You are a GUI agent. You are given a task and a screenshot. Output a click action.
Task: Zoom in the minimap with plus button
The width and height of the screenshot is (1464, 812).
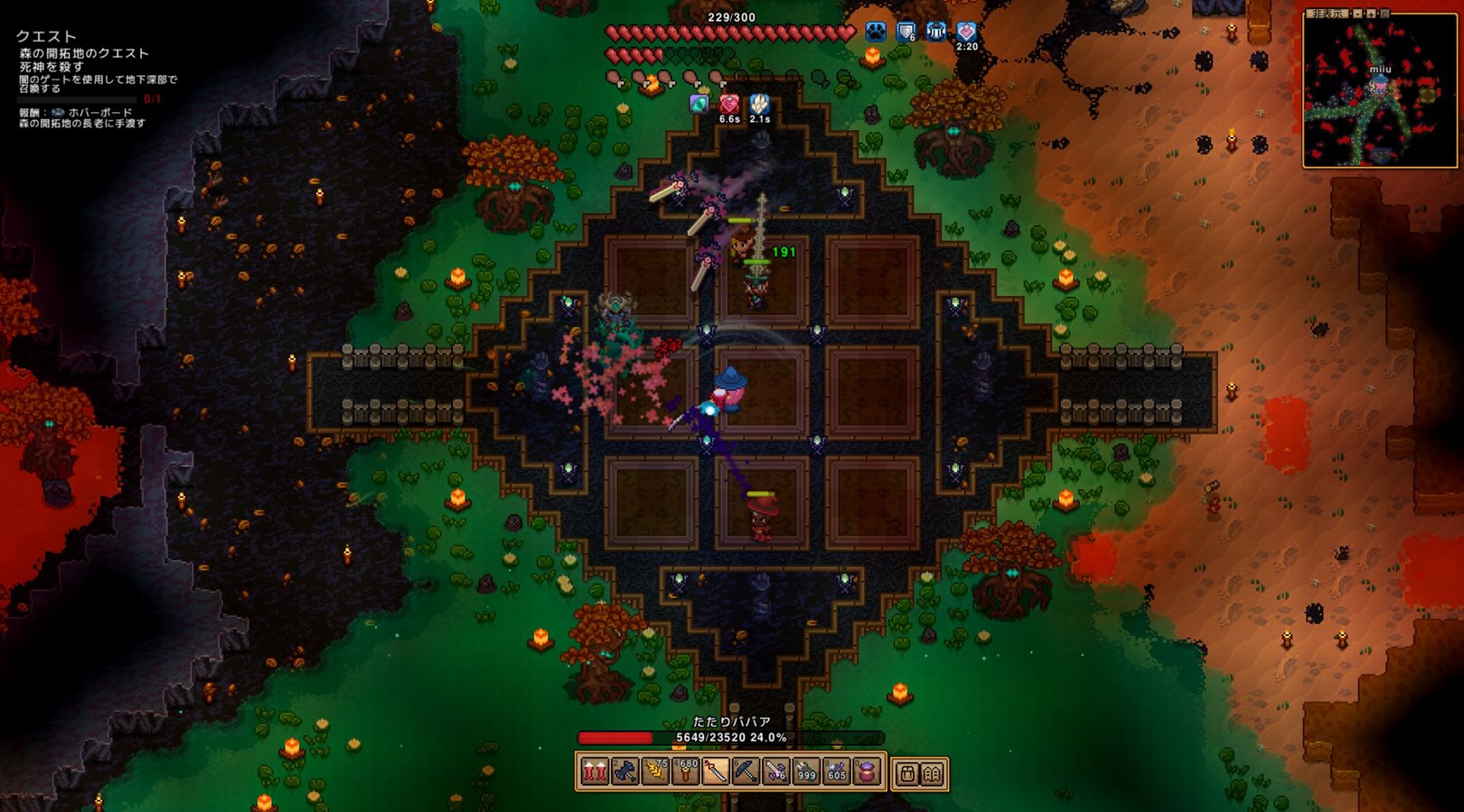point(1371,14)
